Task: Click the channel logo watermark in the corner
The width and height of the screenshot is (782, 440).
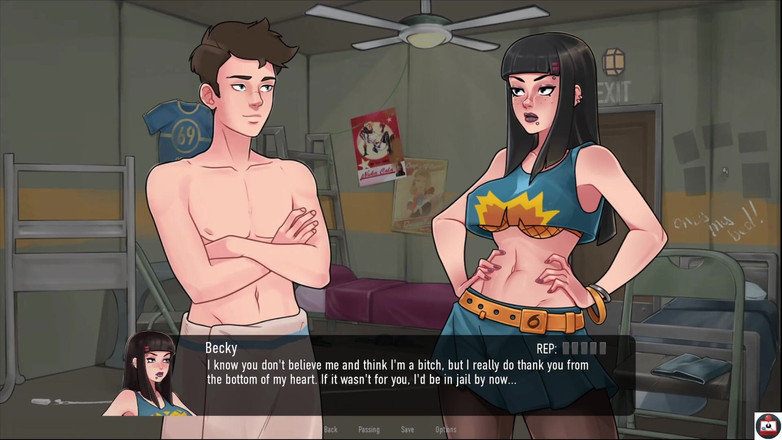Action: coord(767,425)
